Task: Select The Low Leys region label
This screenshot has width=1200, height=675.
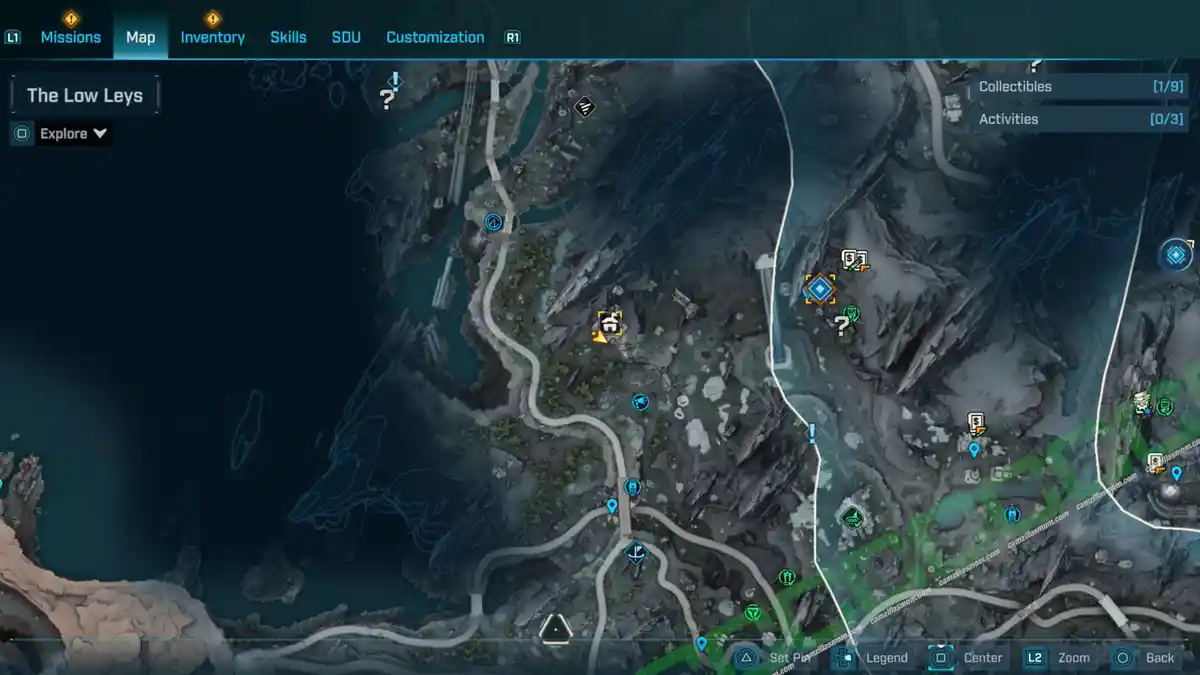Action: click(x=85, y=96)
